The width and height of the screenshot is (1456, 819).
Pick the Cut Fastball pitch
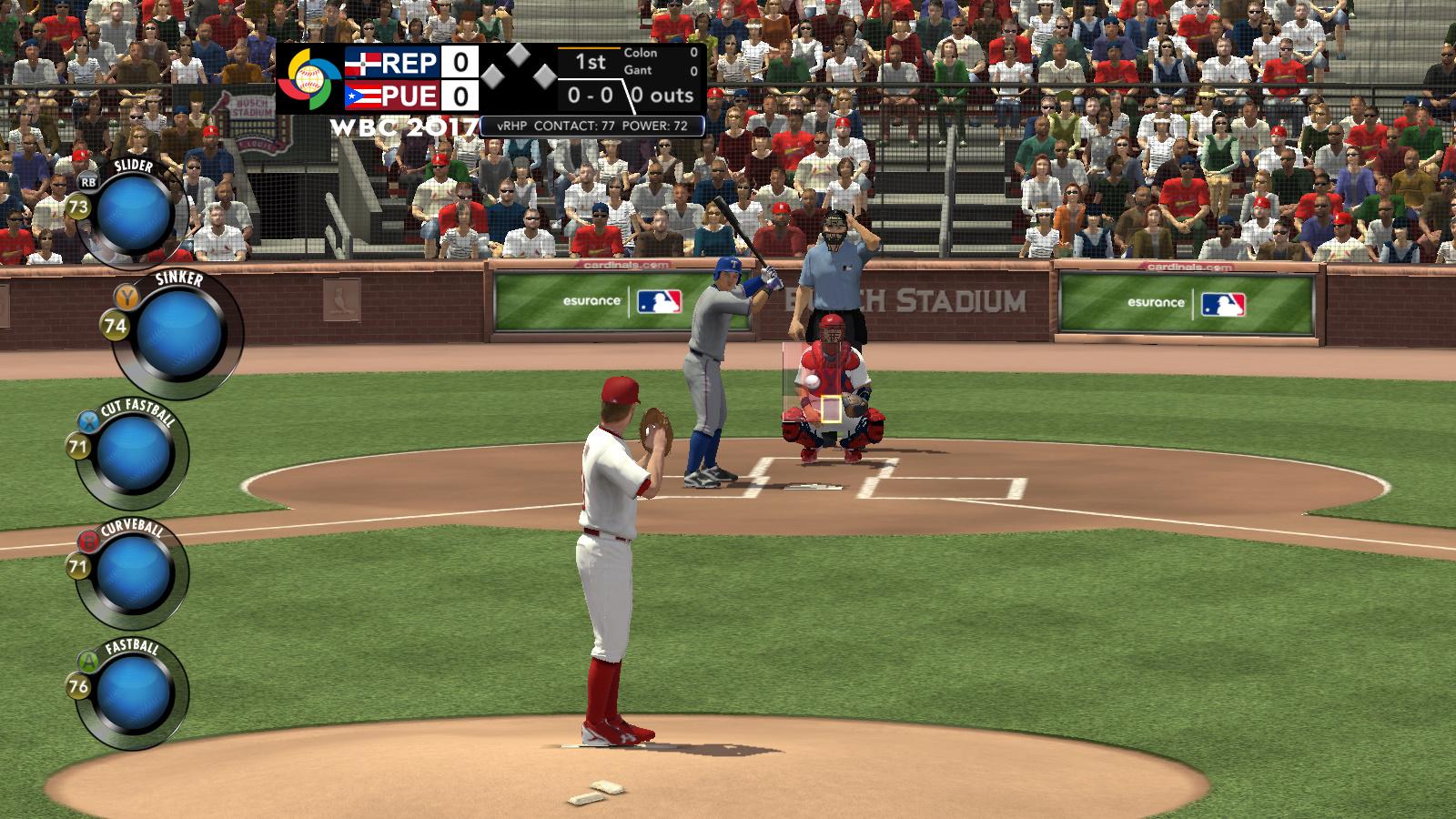point(134,452)
